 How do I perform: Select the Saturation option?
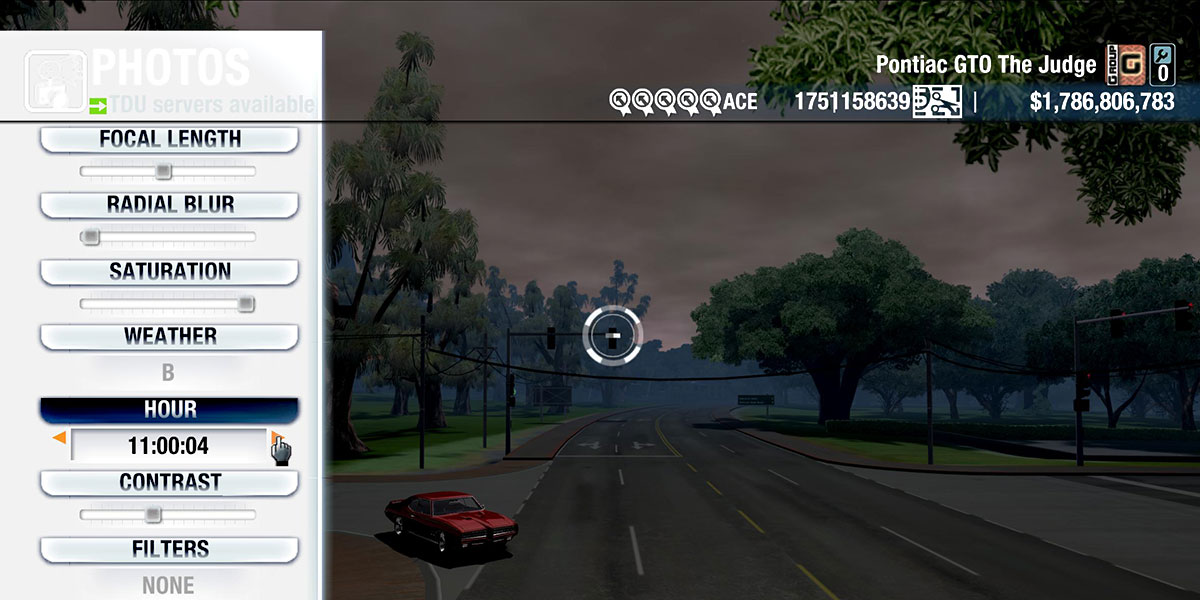click(169, 271)
